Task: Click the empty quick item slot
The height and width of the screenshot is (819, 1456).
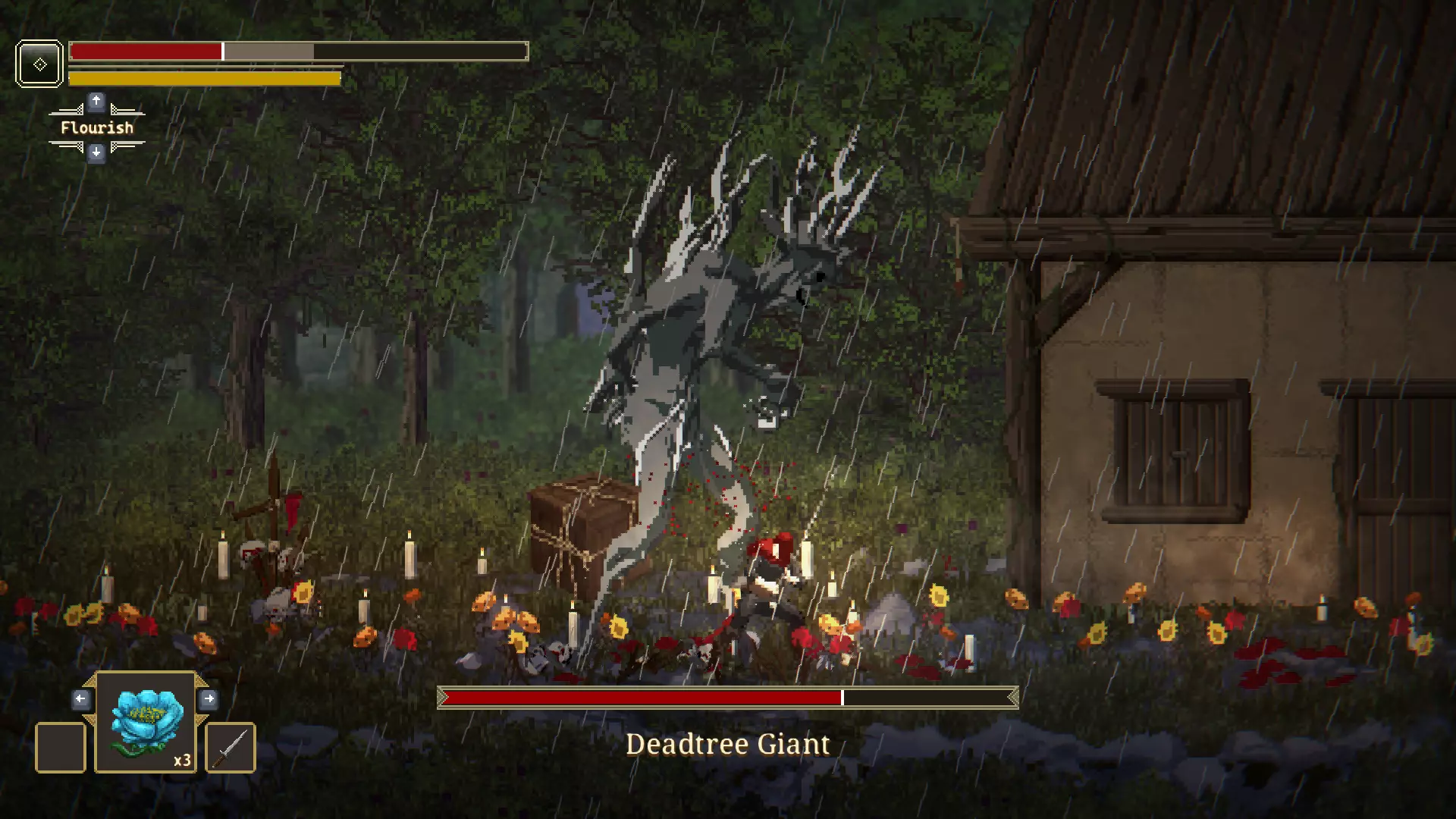Action: point(61,746)
